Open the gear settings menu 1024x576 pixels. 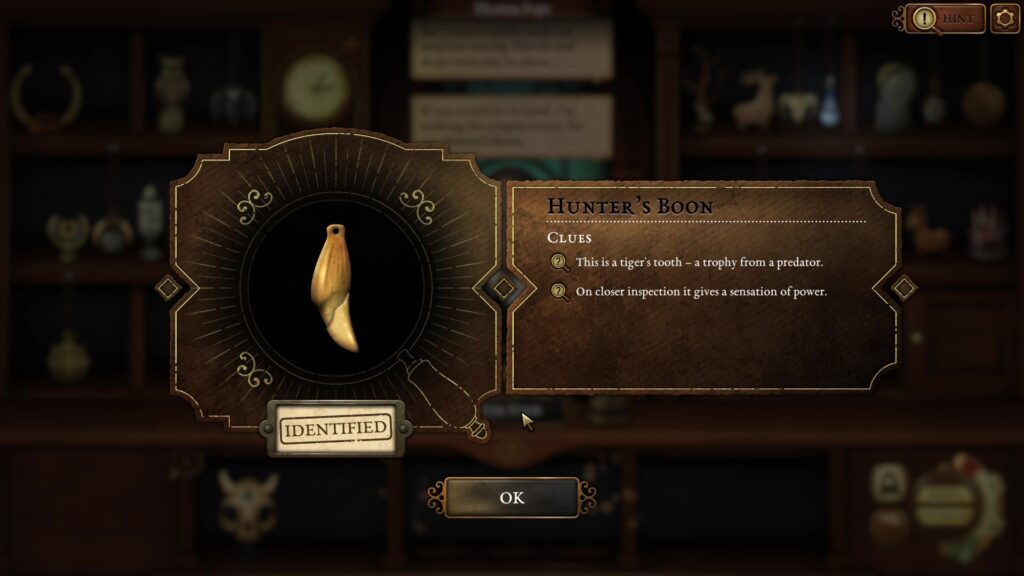pos(1004,18)
